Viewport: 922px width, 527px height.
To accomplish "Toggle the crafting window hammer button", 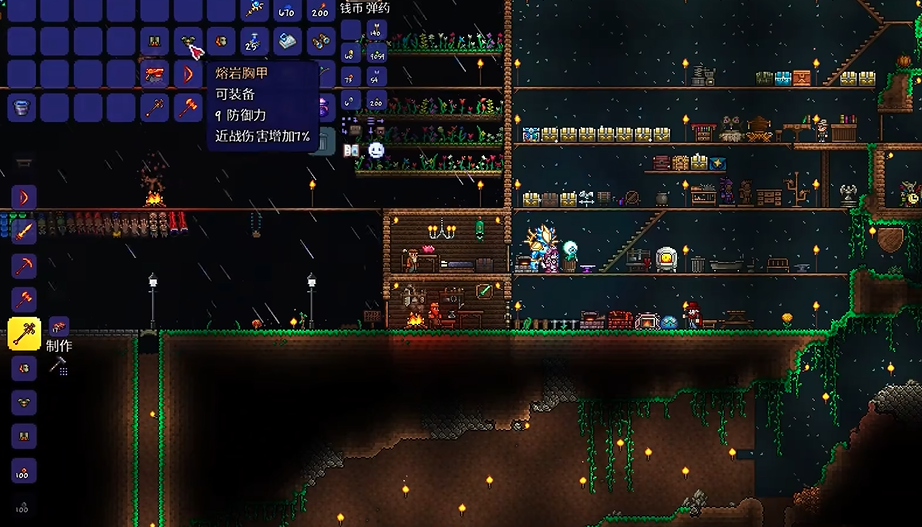I will (57, 366).
